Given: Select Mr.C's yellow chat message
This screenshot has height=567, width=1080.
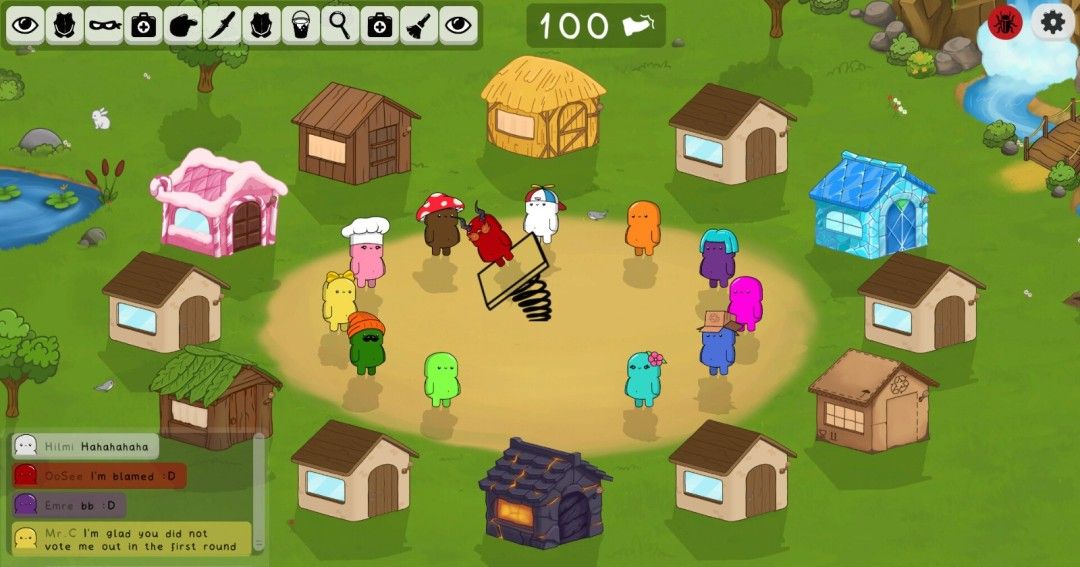Looking at the screenshot, I should (132, 538).
